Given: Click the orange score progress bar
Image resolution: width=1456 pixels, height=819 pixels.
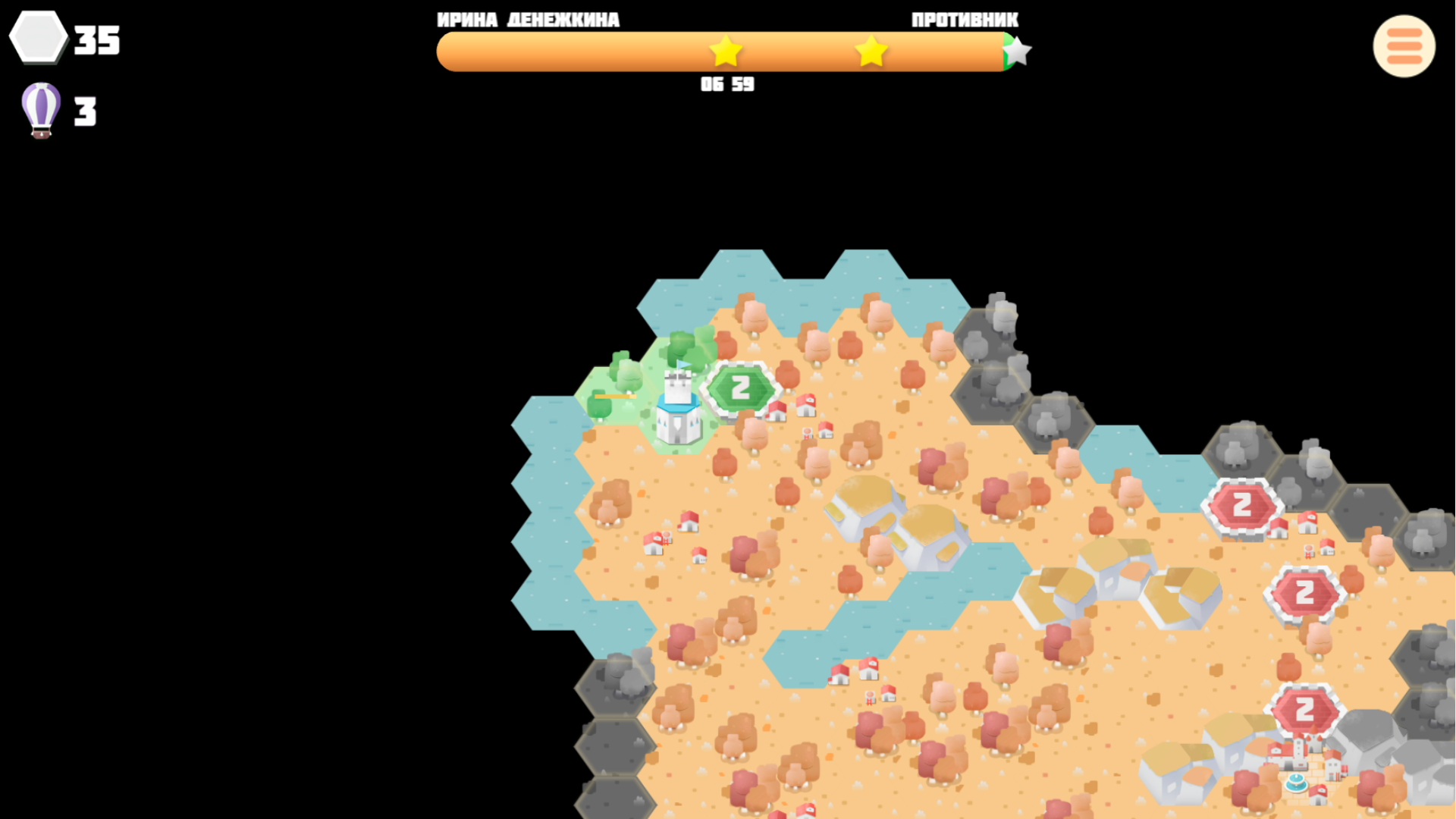Looking at the screenshot, I should tap(607, 52).
